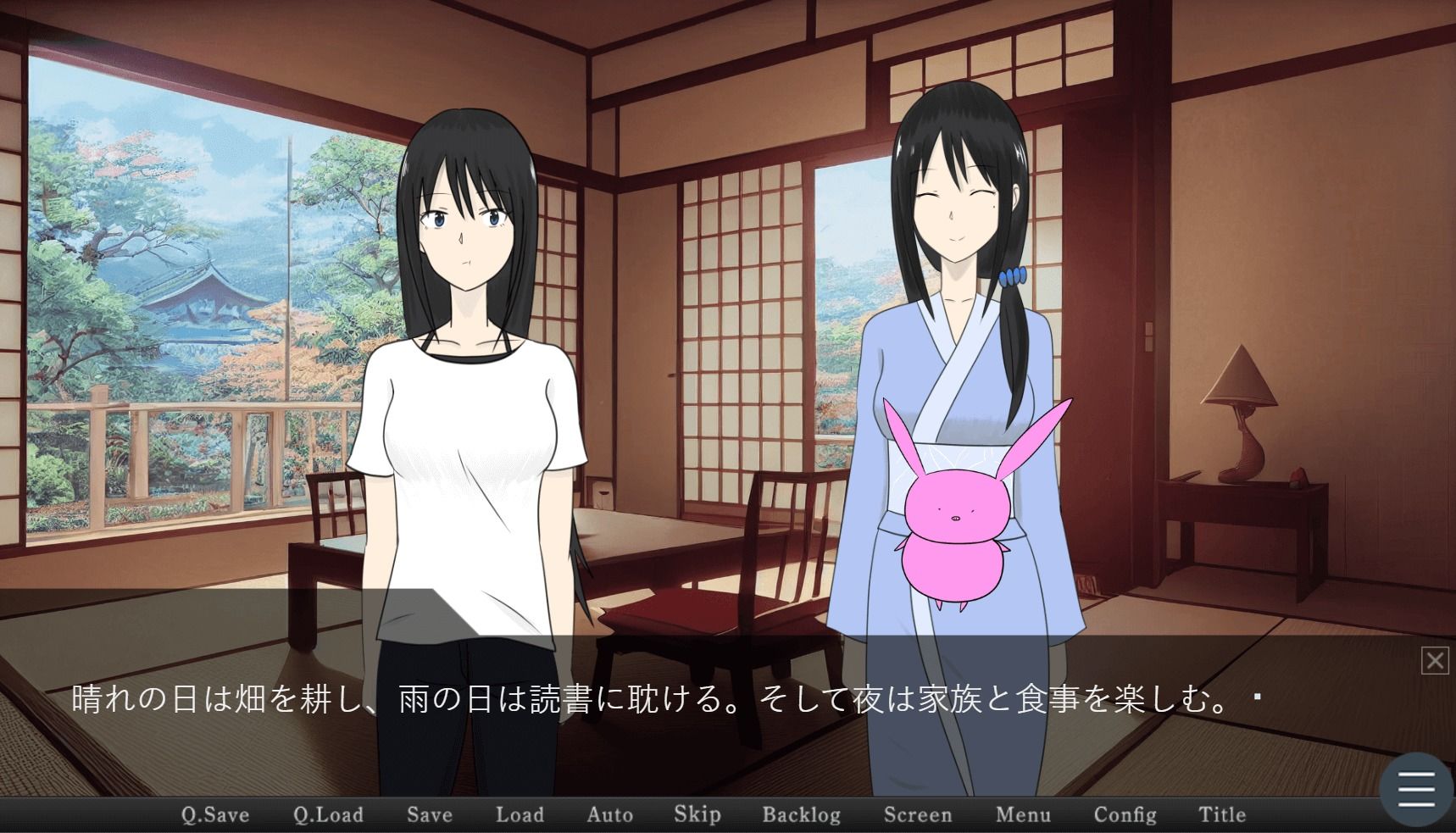Open the Load screen
The width and height of the screenshot is (1456, 833).
(x=520, y=814)
